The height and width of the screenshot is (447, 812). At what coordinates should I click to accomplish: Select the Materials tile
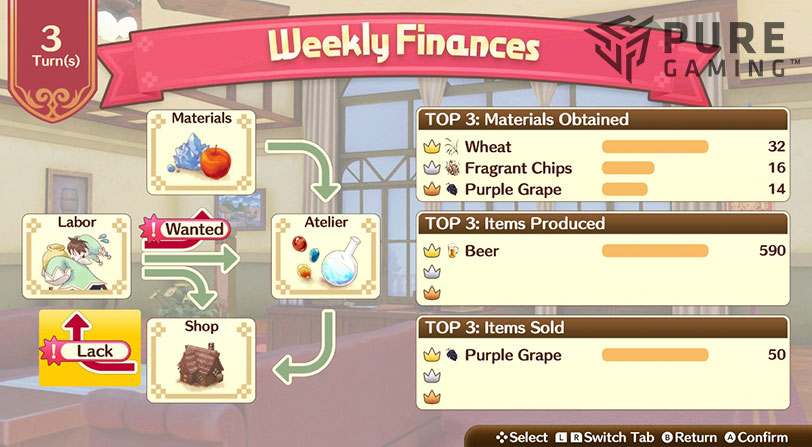(201, 152)
